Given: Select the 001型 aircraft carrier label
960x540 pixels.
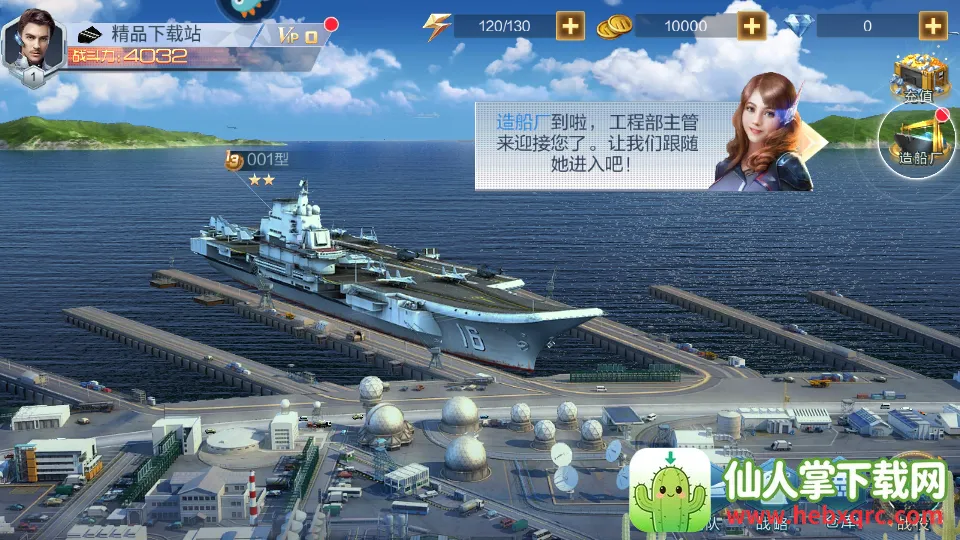Looking at the screenshot, I should [262, 159].
